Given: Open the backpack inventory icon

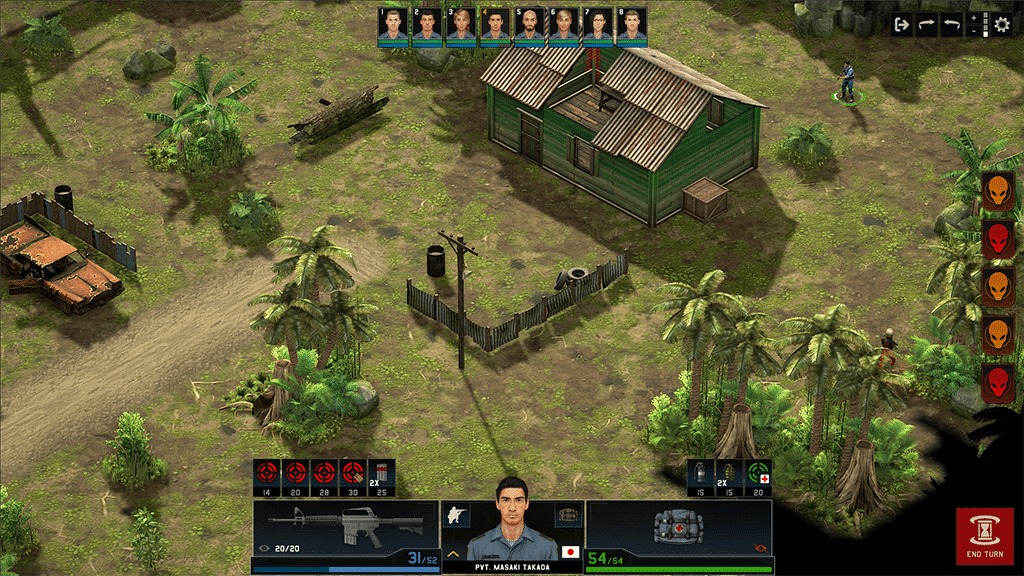Looking at the screenshot, I should 568,514.
